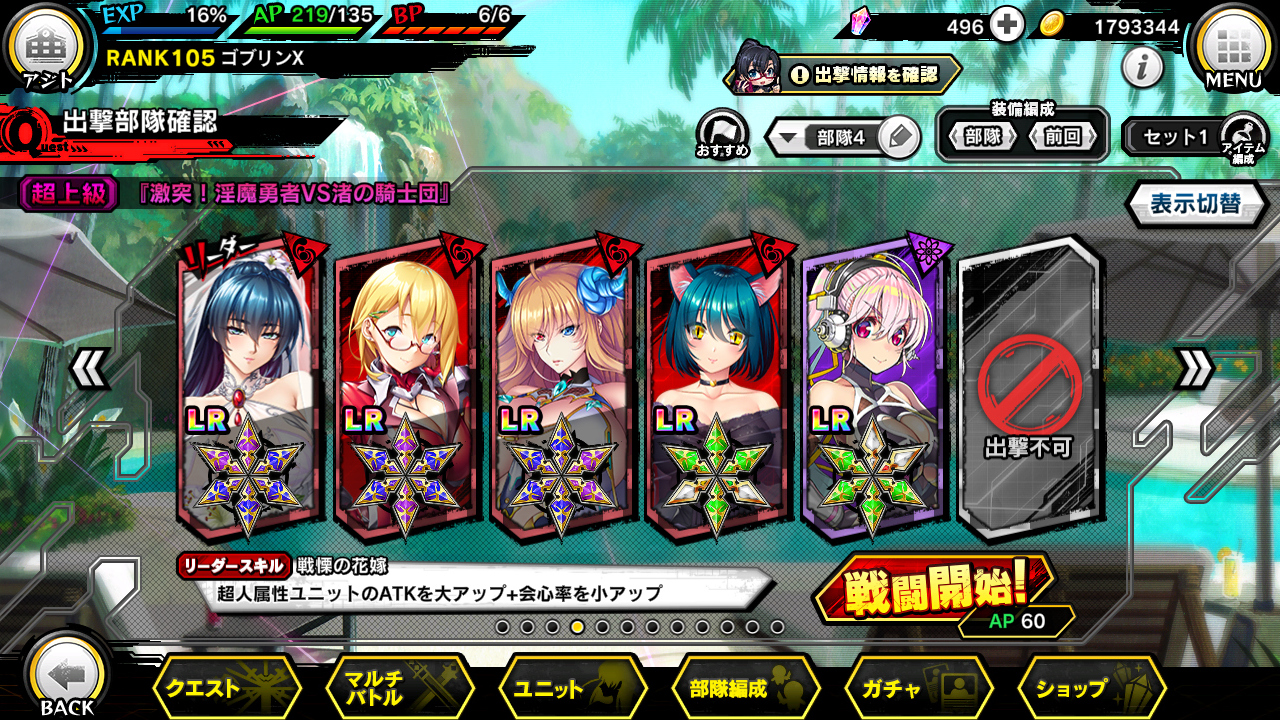
Task: Open マルチバトル multiplayer battle
Action: tap(398, 688)
